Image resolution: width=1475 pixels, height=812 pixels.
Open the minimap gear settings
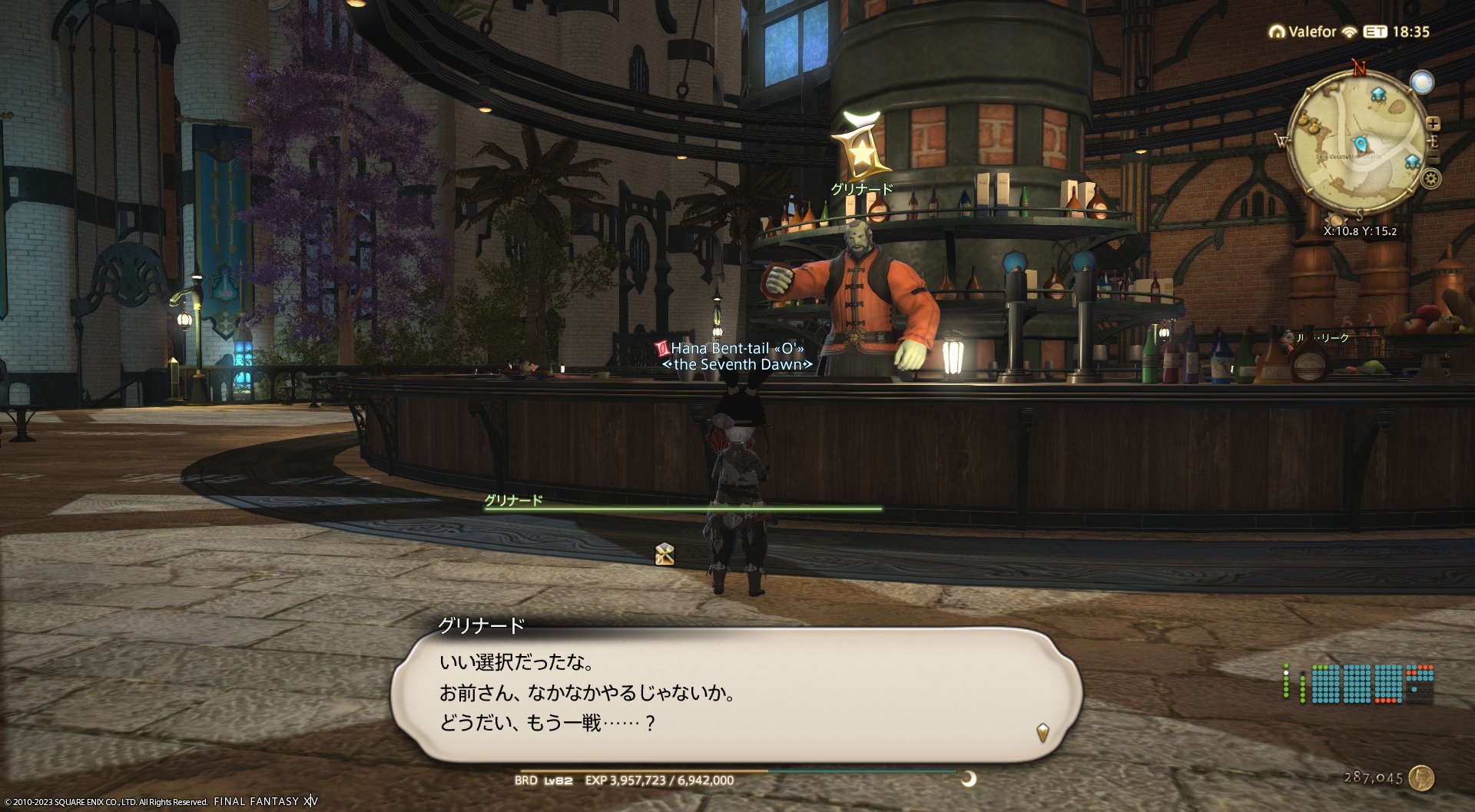point(1430,179)
